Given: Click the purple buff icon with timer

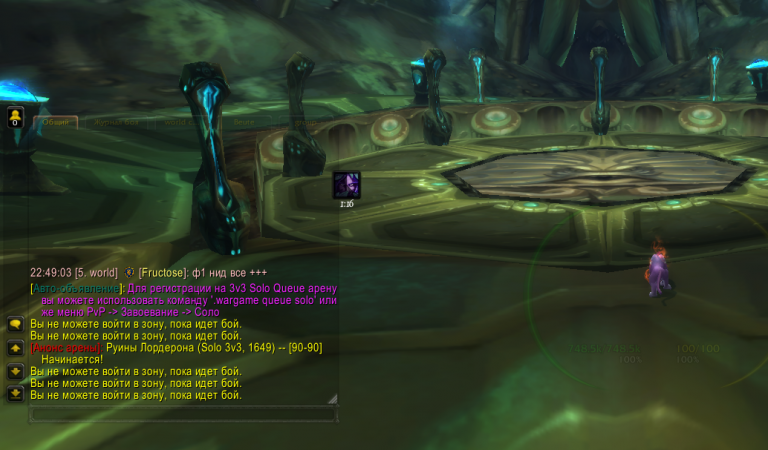Looking at the screenshot, I should tap(346, 185).
